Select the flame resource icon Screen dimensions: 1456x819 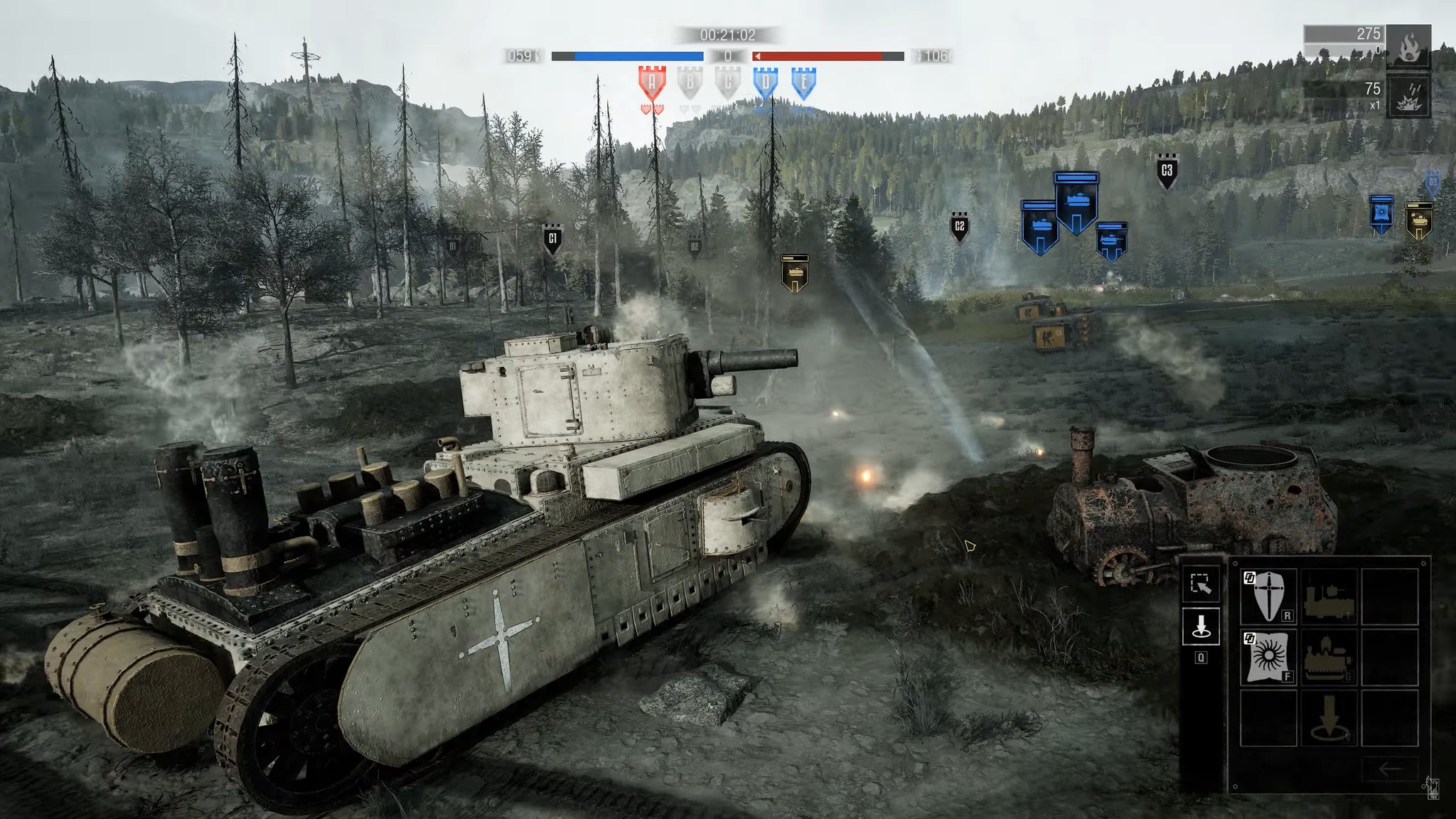1408,47
